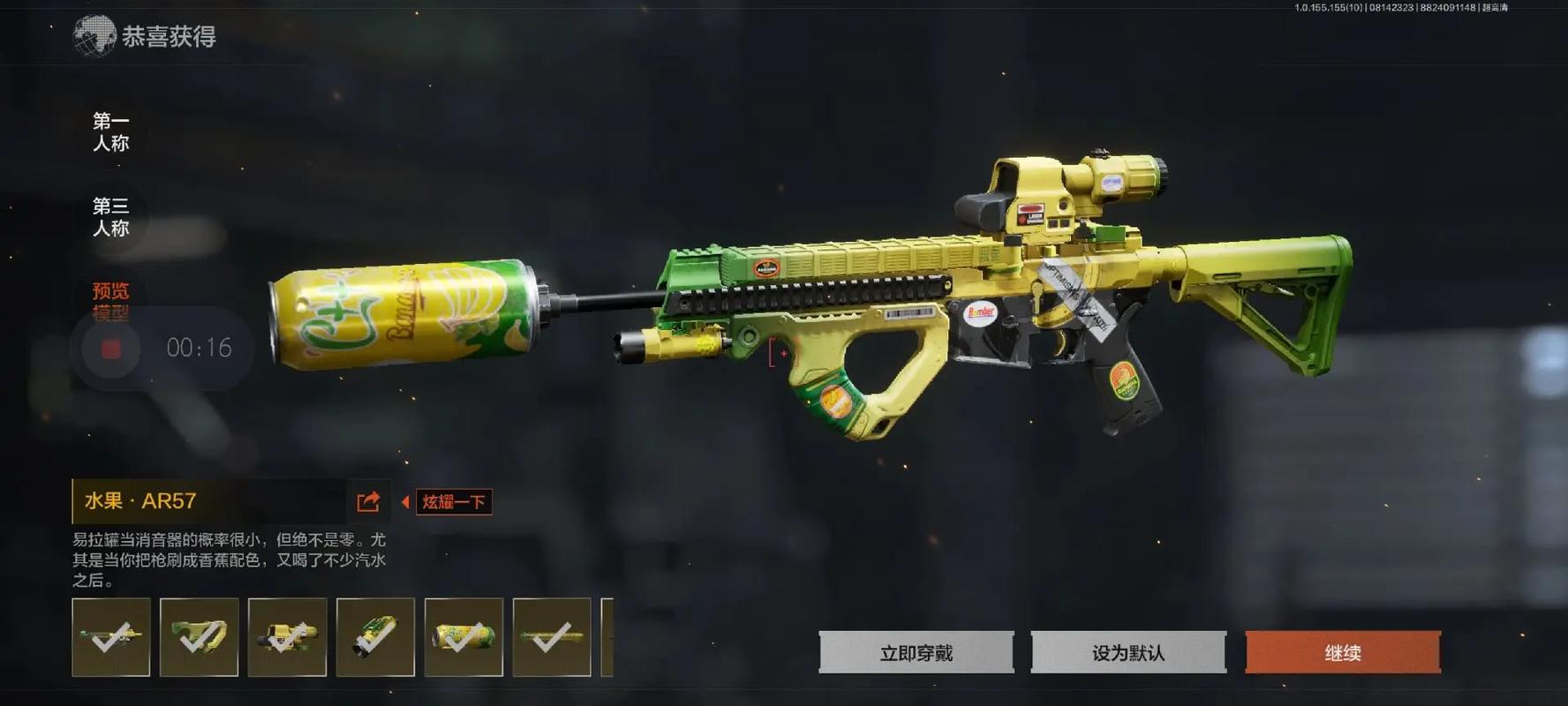
Task: Switch to 第一人称 first-person view
Action: coord(111,131)
